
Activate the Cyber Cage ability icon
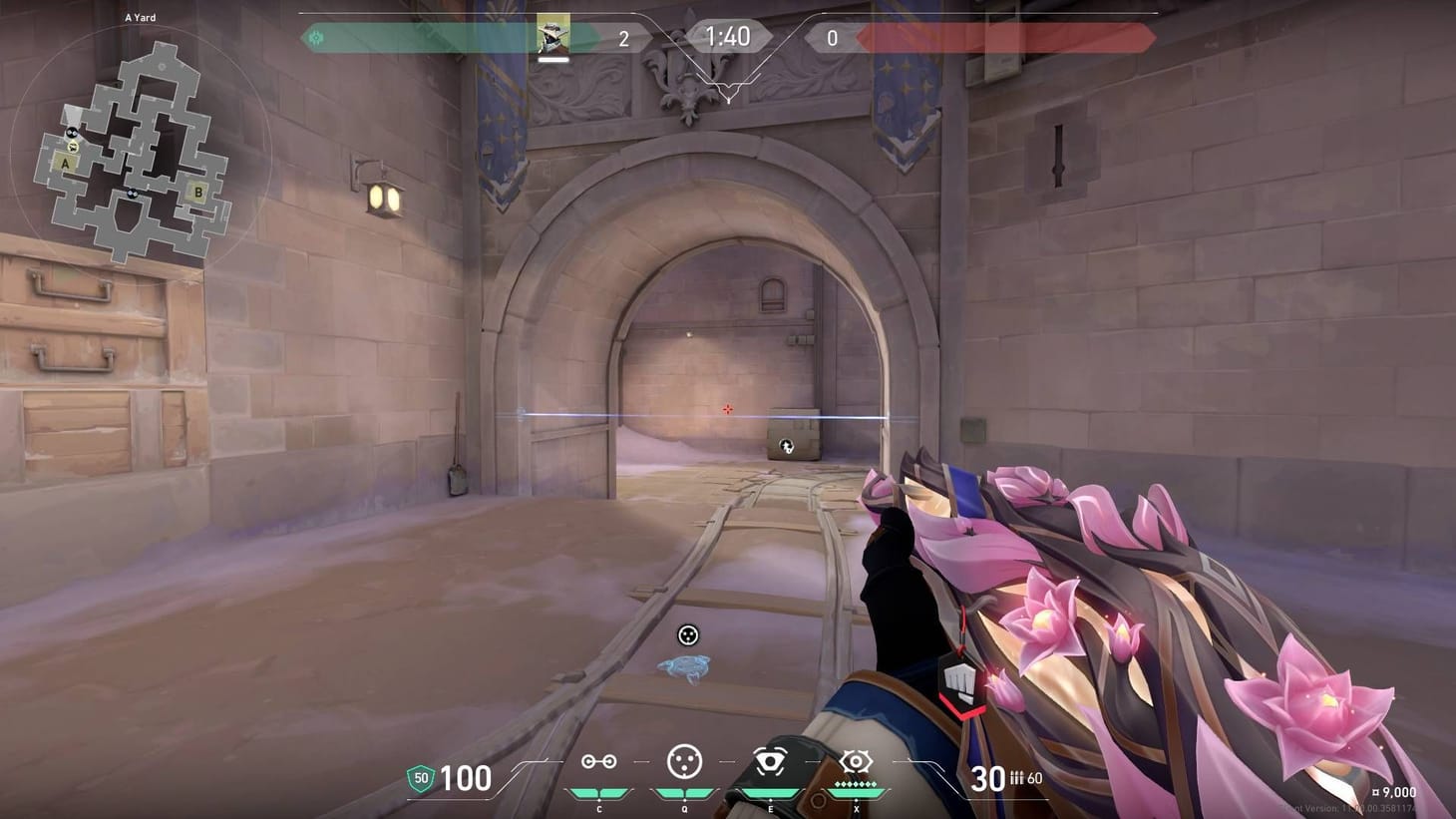tap(683, 761)
